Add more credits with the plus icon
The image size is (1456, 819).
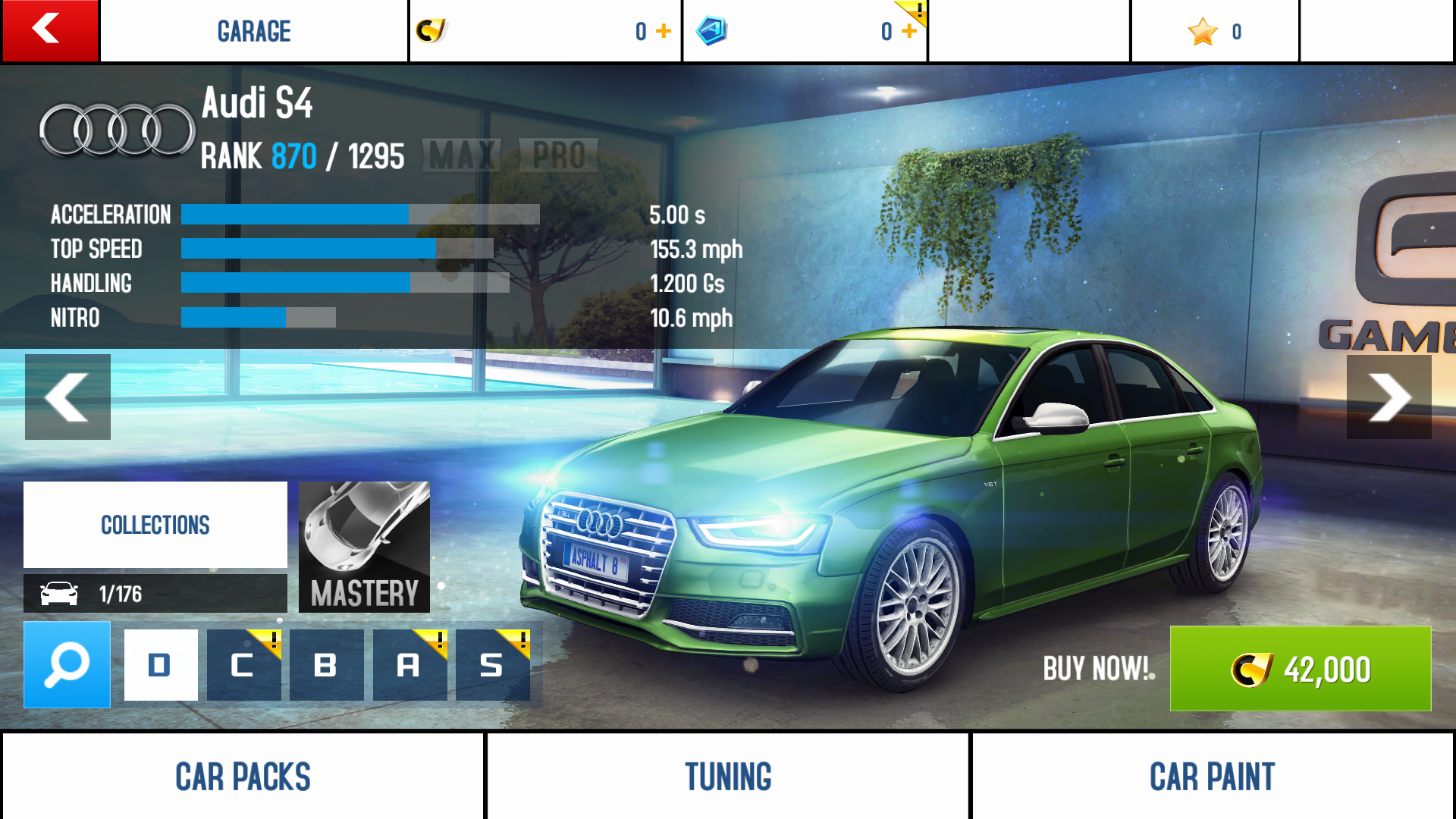664,31
